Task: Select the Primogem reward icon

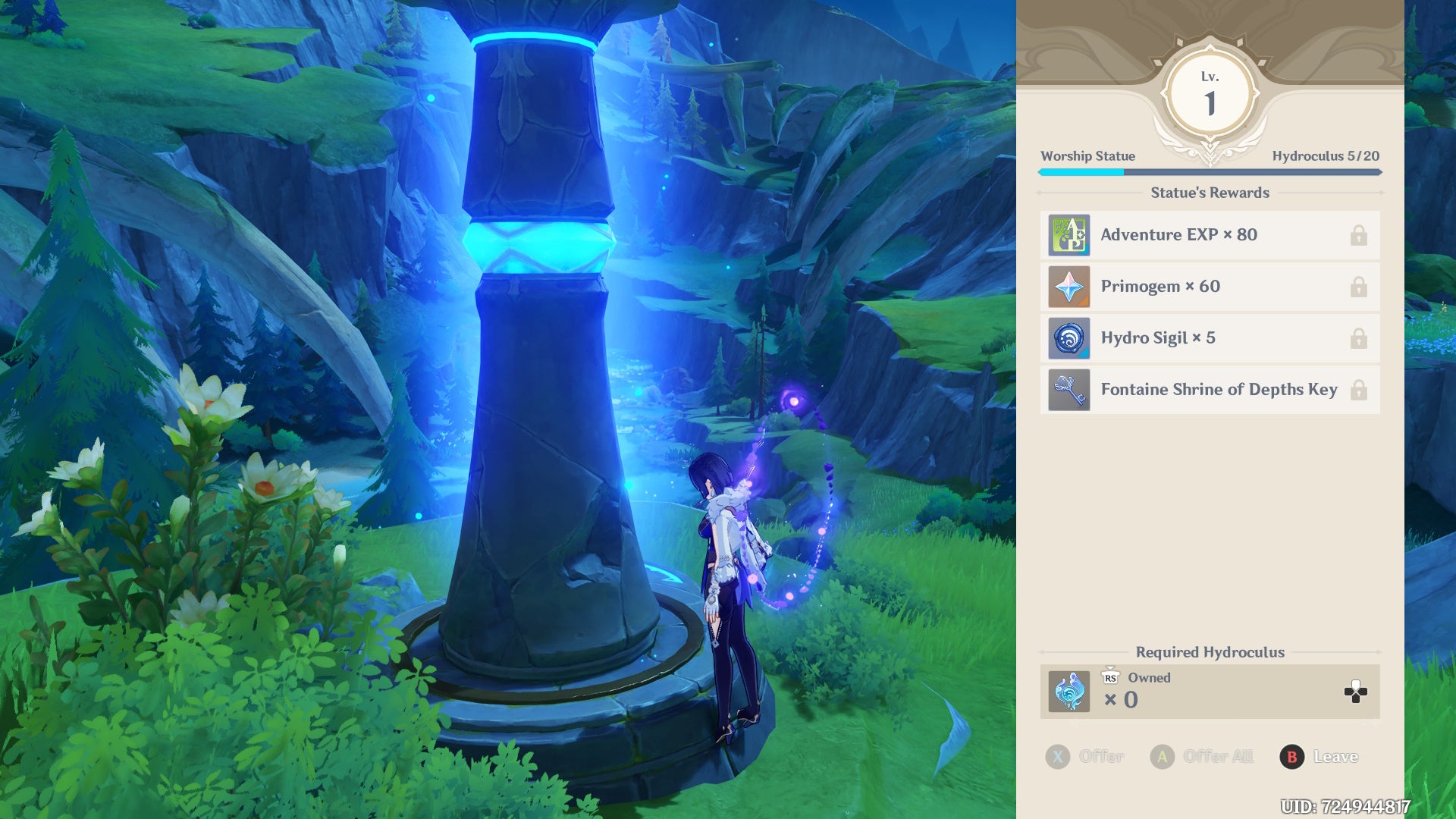Action: pyautogui.click(x=1068, y=287)
